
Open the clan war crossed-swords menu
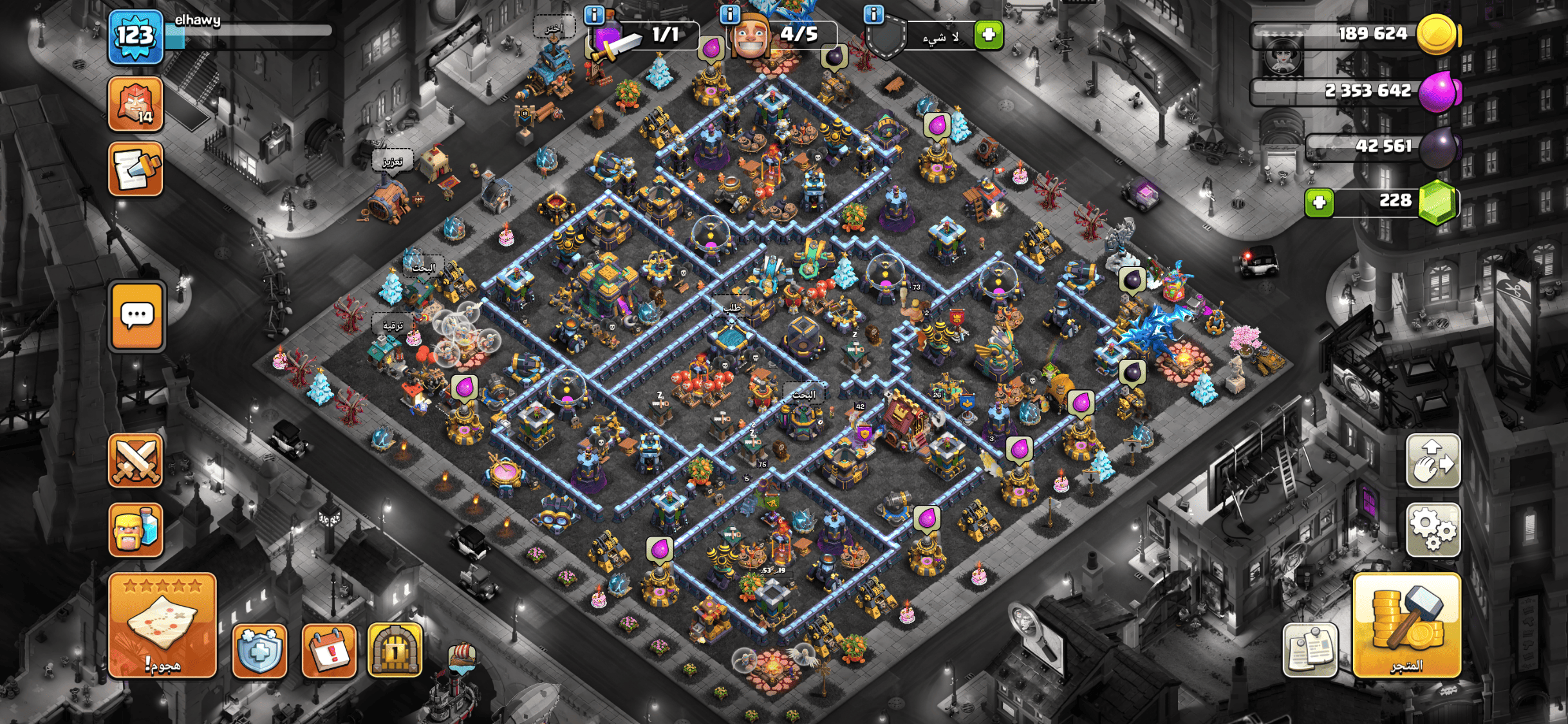point(136,461)
